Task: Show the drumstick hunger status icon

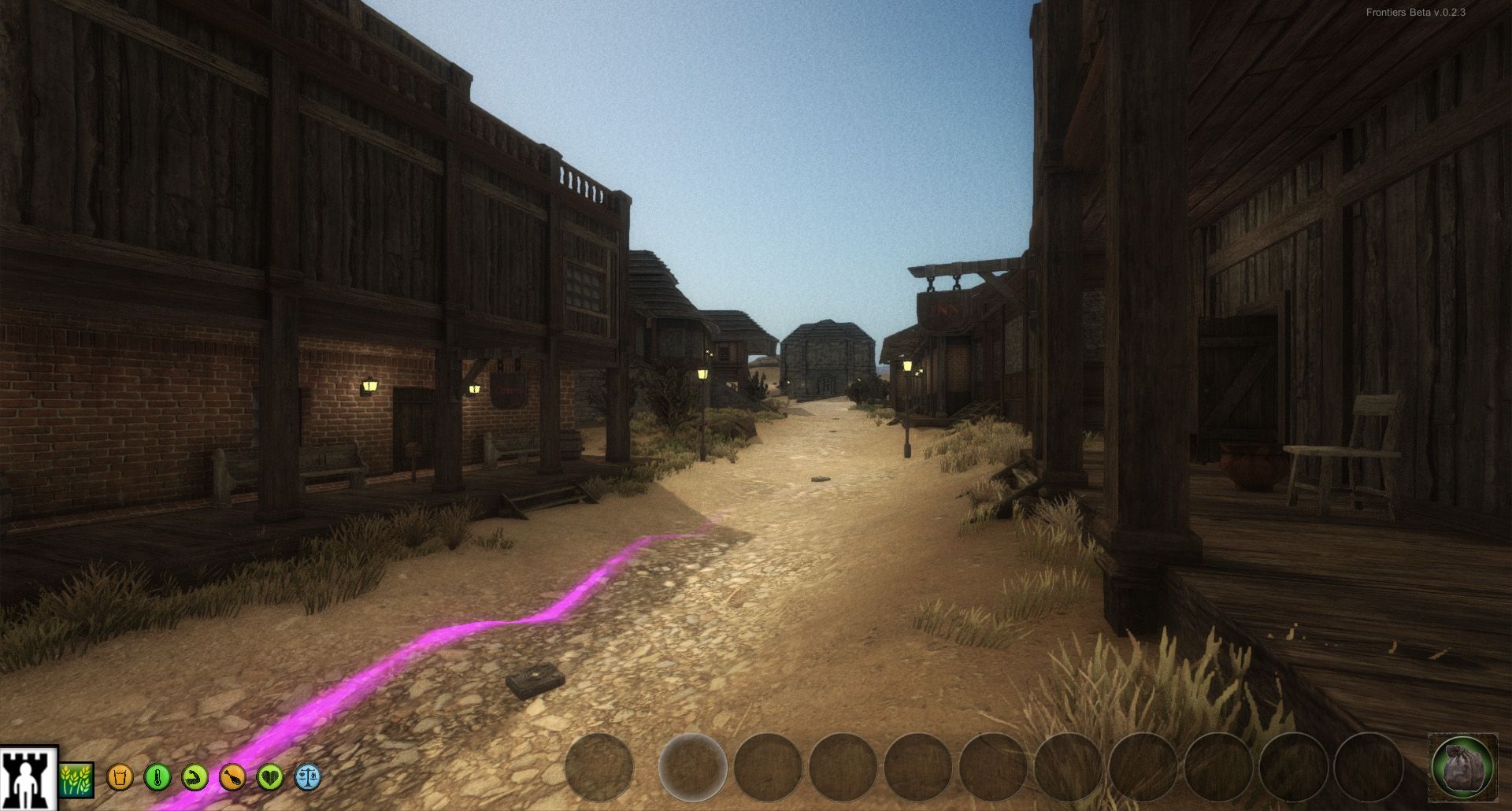Action: [232, 778]
